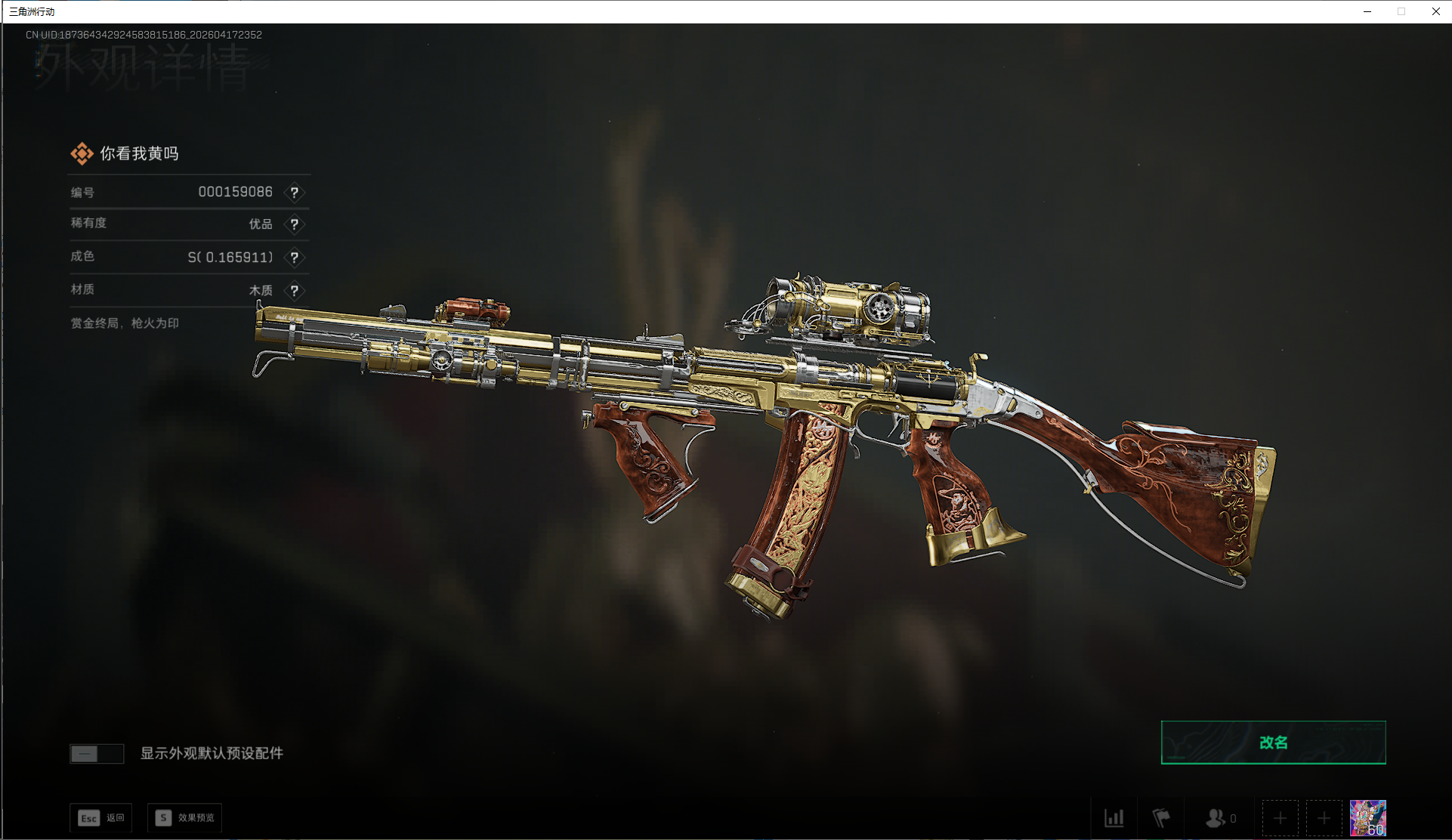Viewport: 1452px width, 840px height.
Task: Close the game window
Action: click(1435, 11)
